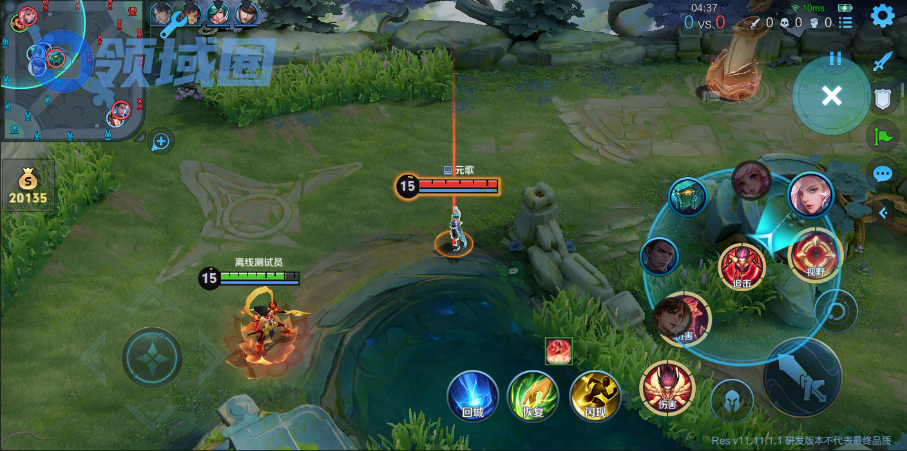The height and width of the screenshot is (451, 907).
Task: Tap the helmet target-lock button
Action: pos(732,400)
